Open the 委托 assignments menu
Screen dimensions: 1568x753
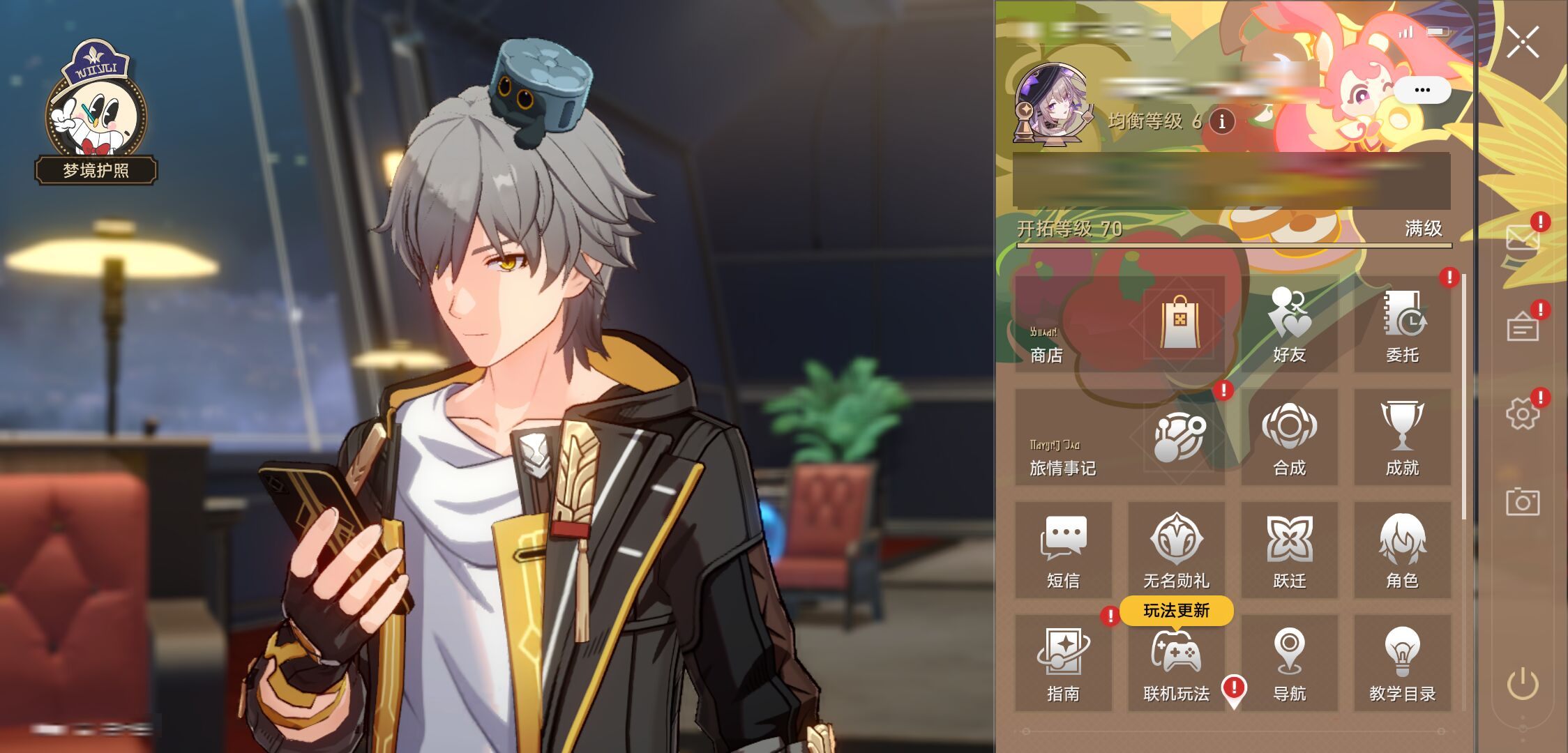(1402, 324)
